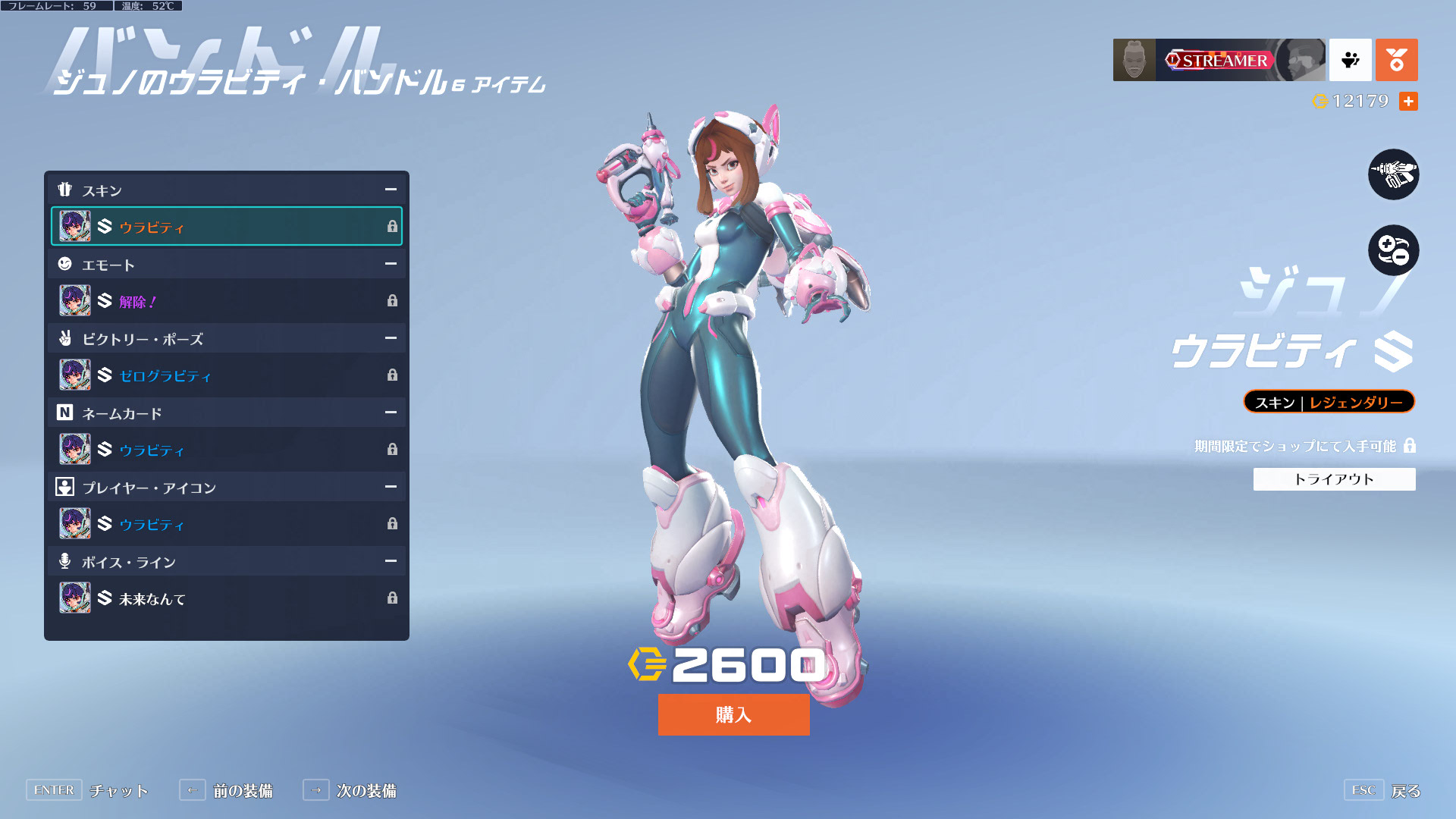Select the 解除！ emote row
The image size is (1456, 819).
pyautogui.click(x=226, y=301)
